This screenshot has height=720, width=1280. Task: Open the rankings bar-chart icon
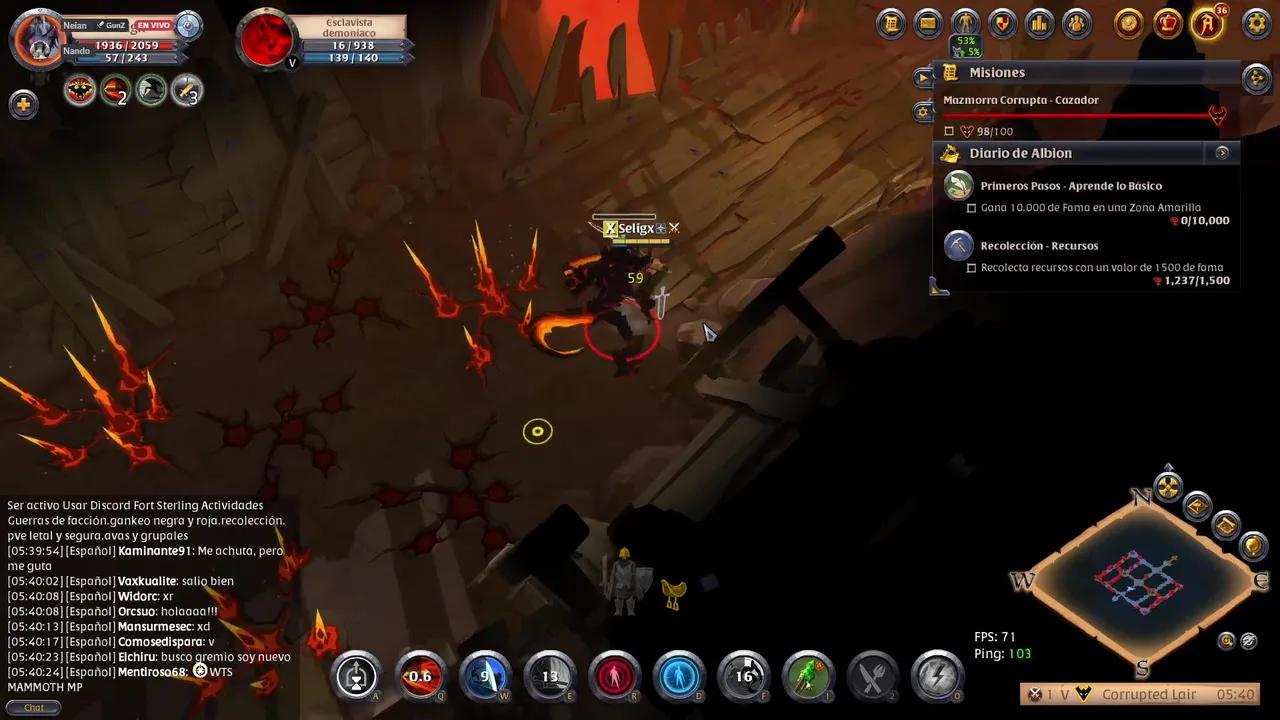click(1039, 23)
